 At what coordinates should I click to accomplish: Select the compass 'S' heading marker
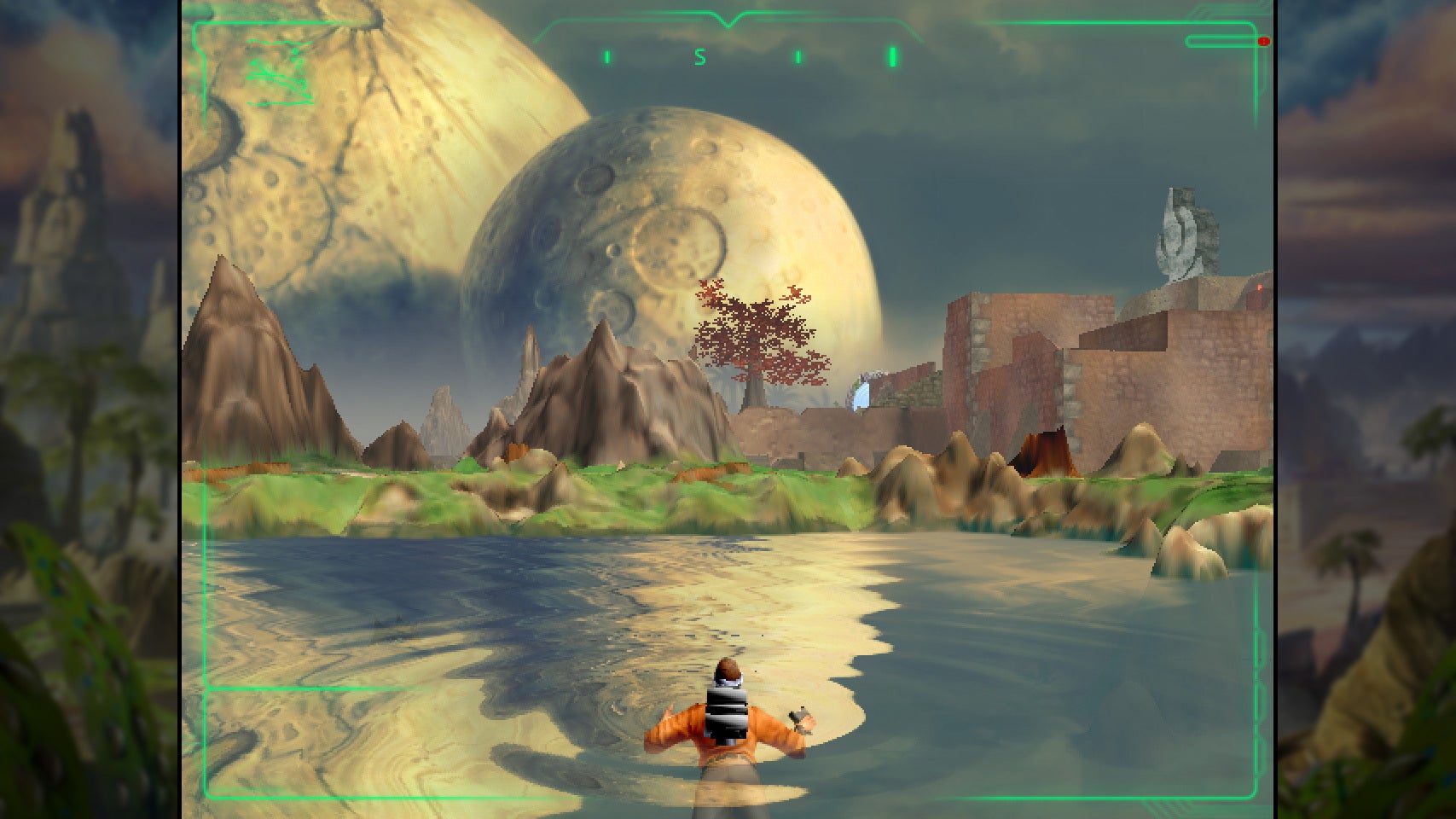699,56
